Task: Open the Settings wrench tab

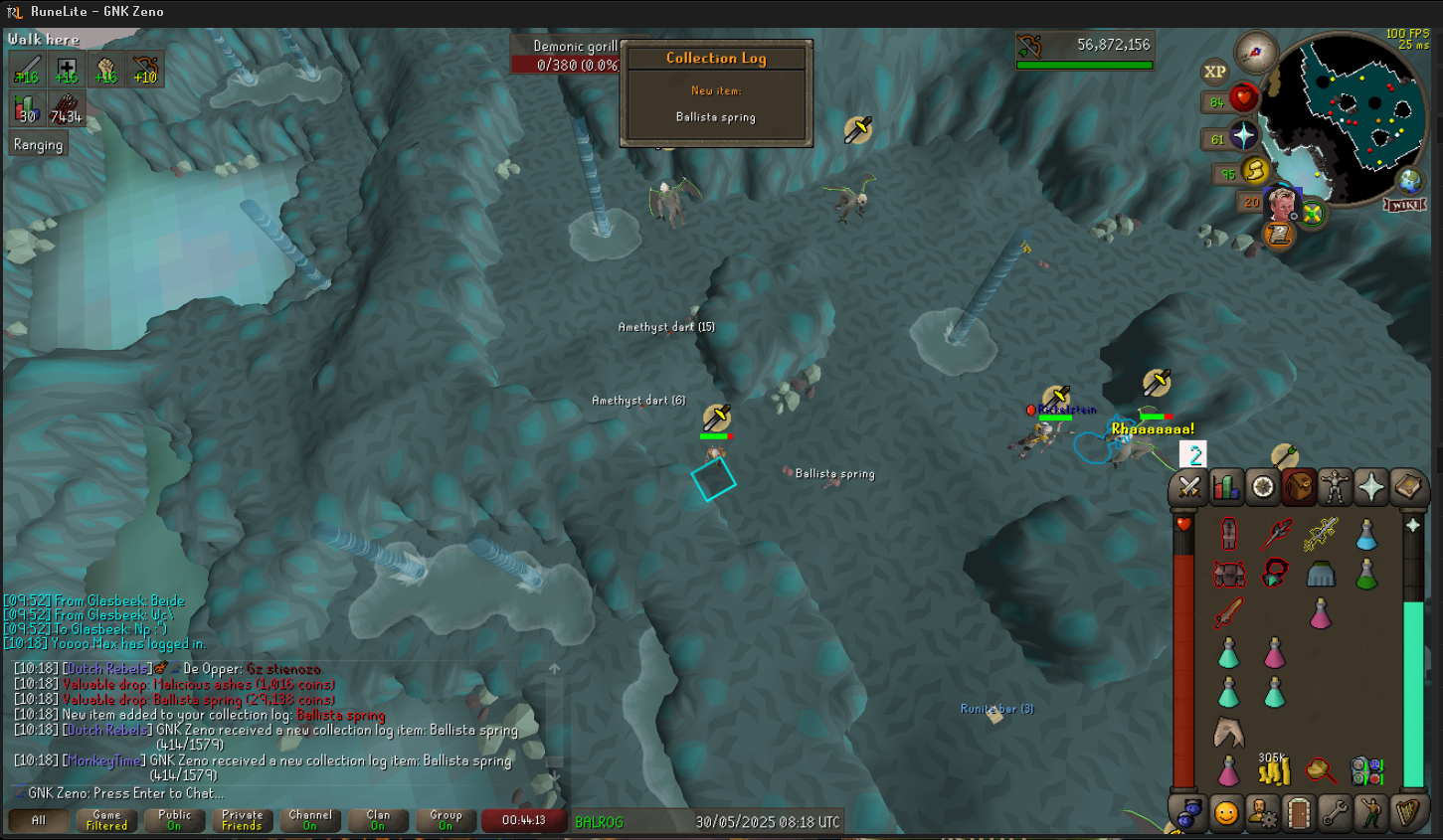Action: point(1335,813)
